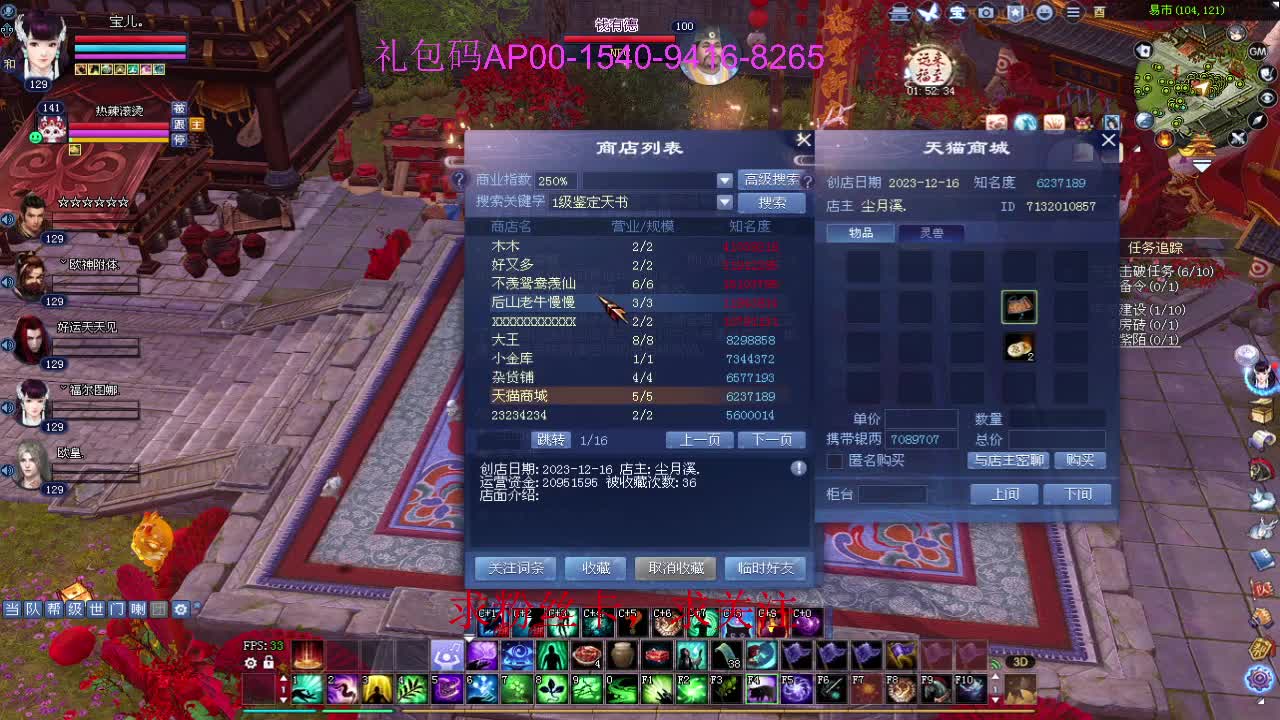Click the camera icon in the top toolbar
1280x720 pixels.
tap(987, 13)
